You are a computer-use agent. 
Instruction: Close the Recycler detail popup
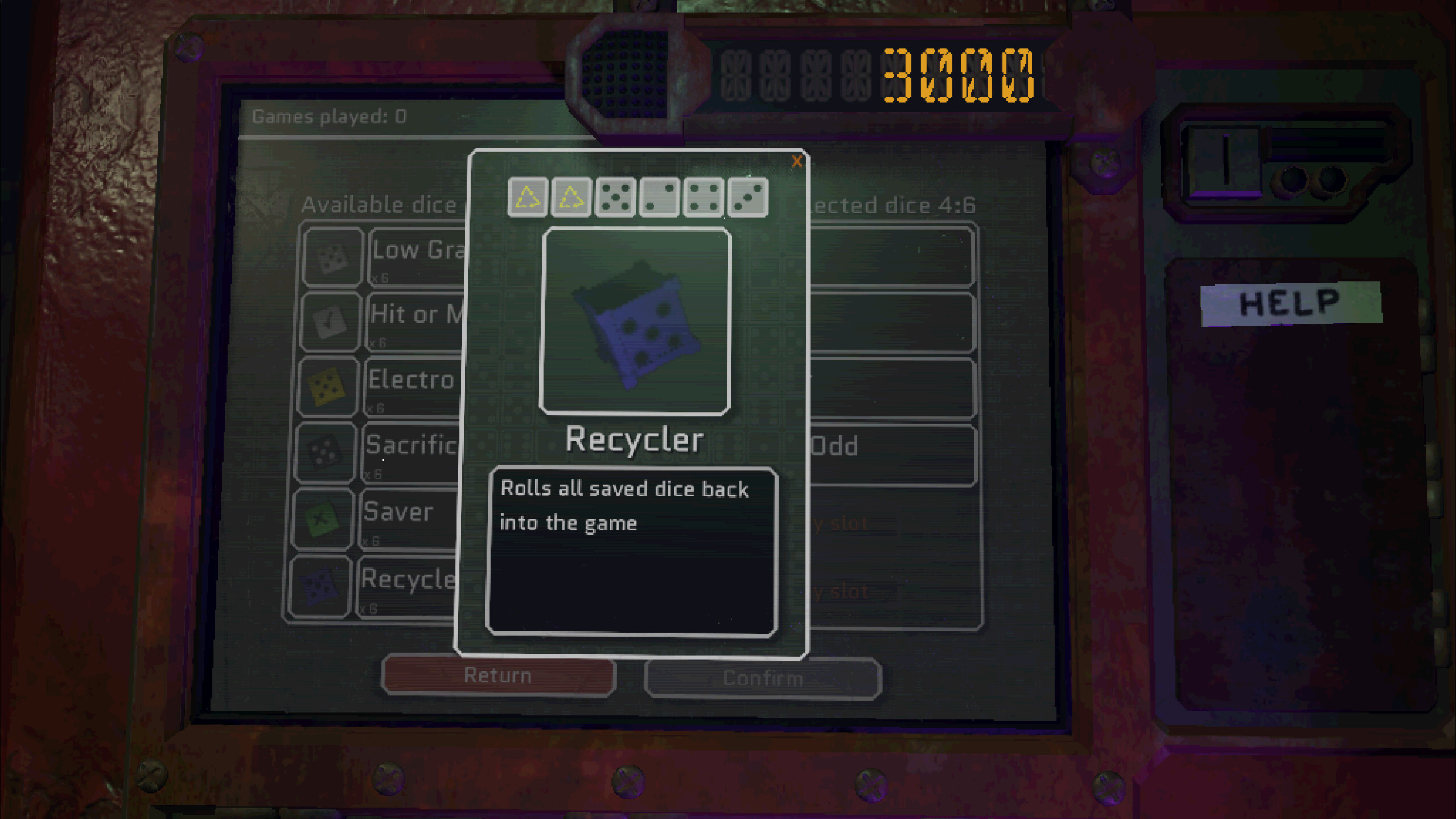798,162
